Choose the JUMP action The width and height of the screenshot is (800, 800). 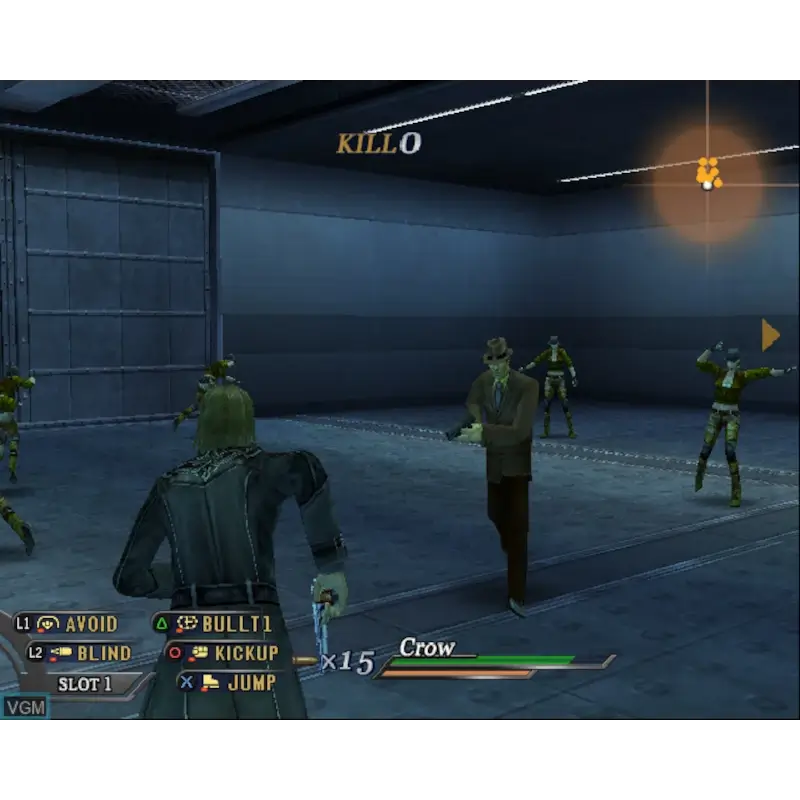[x=238, y=682]
